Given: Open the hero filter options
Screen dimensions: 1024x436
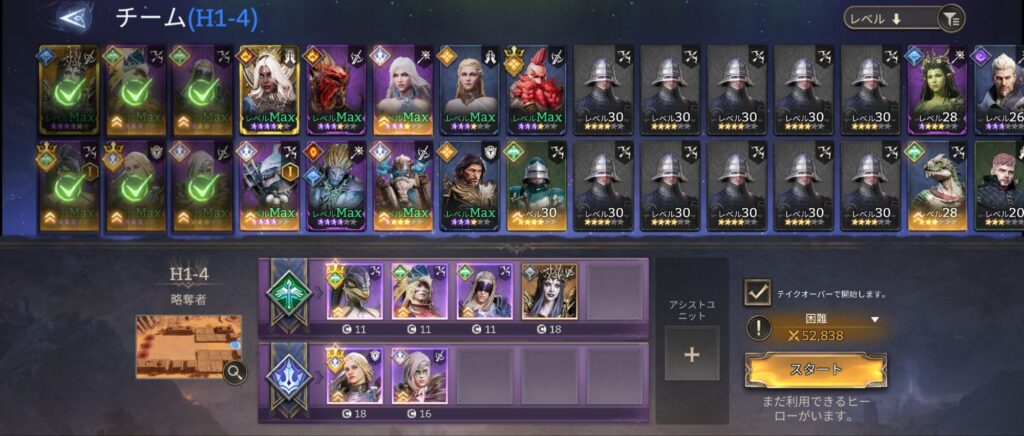Looking at the screenshot, I should [x=951, y=18].
